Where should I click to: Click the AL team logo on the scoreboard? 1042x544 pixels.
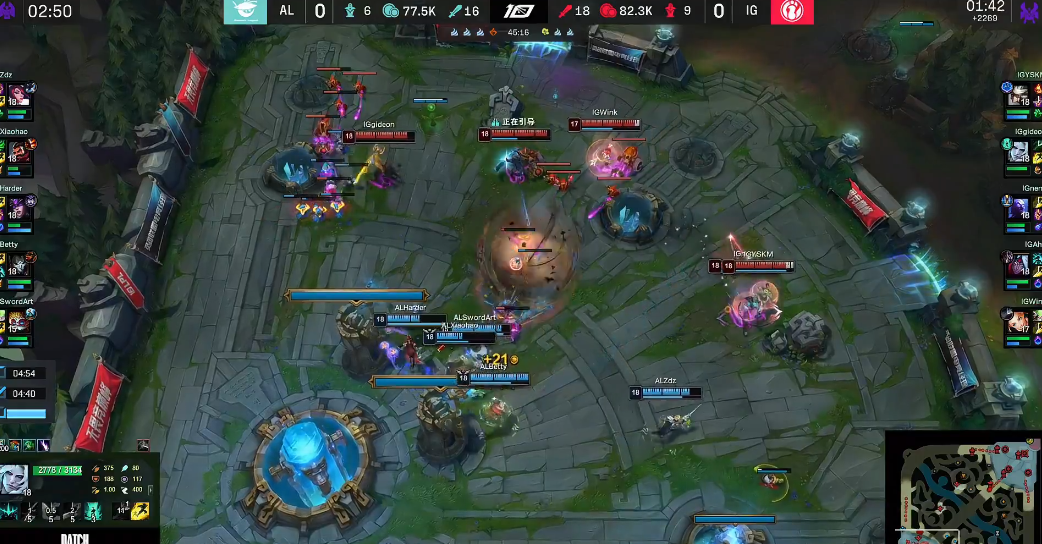click(x=242, y=11)
